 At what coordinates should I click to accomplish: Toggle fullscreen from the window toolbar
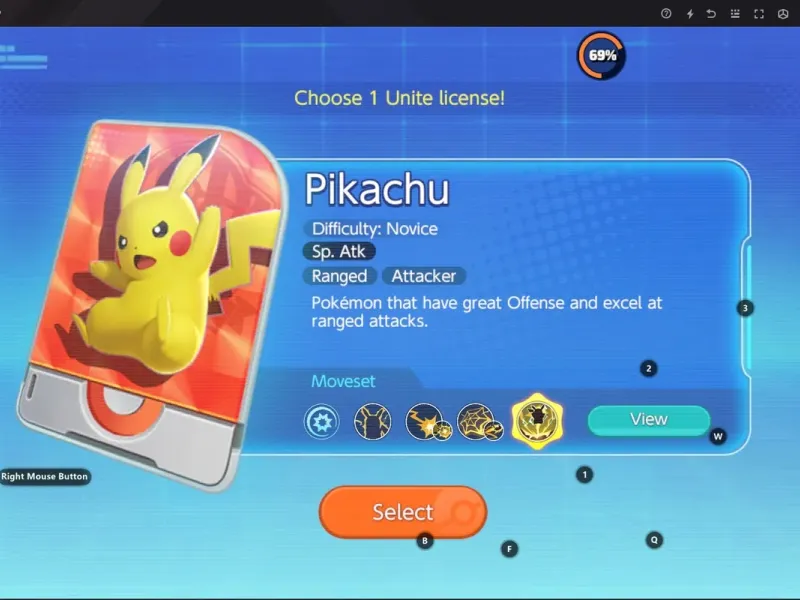tap(759, 14)
